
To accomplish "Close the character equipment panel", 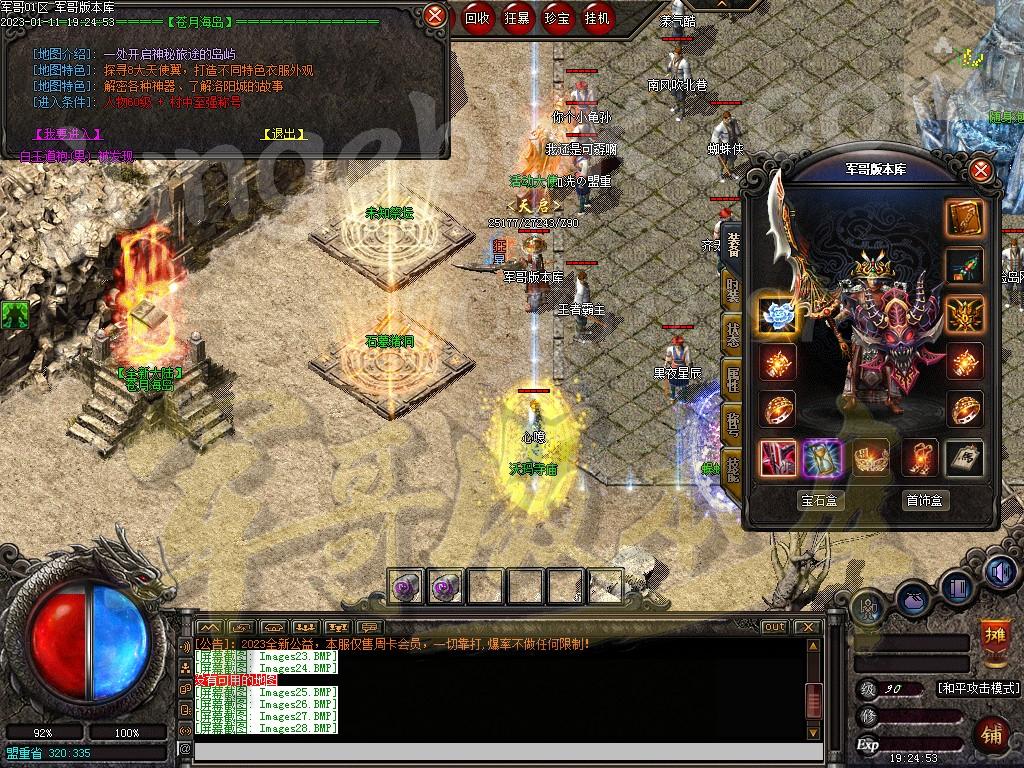I will [981, 170].
